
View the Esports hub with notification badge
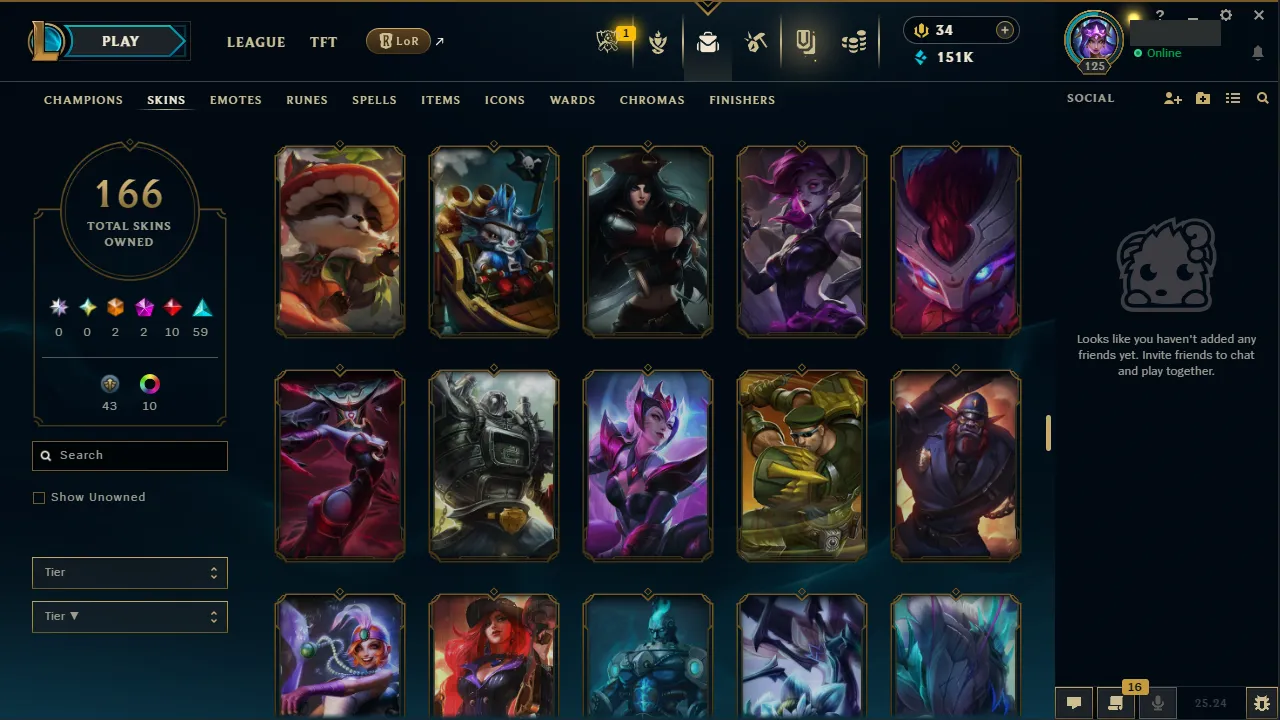pyautogui.click(x=610, y=41)
